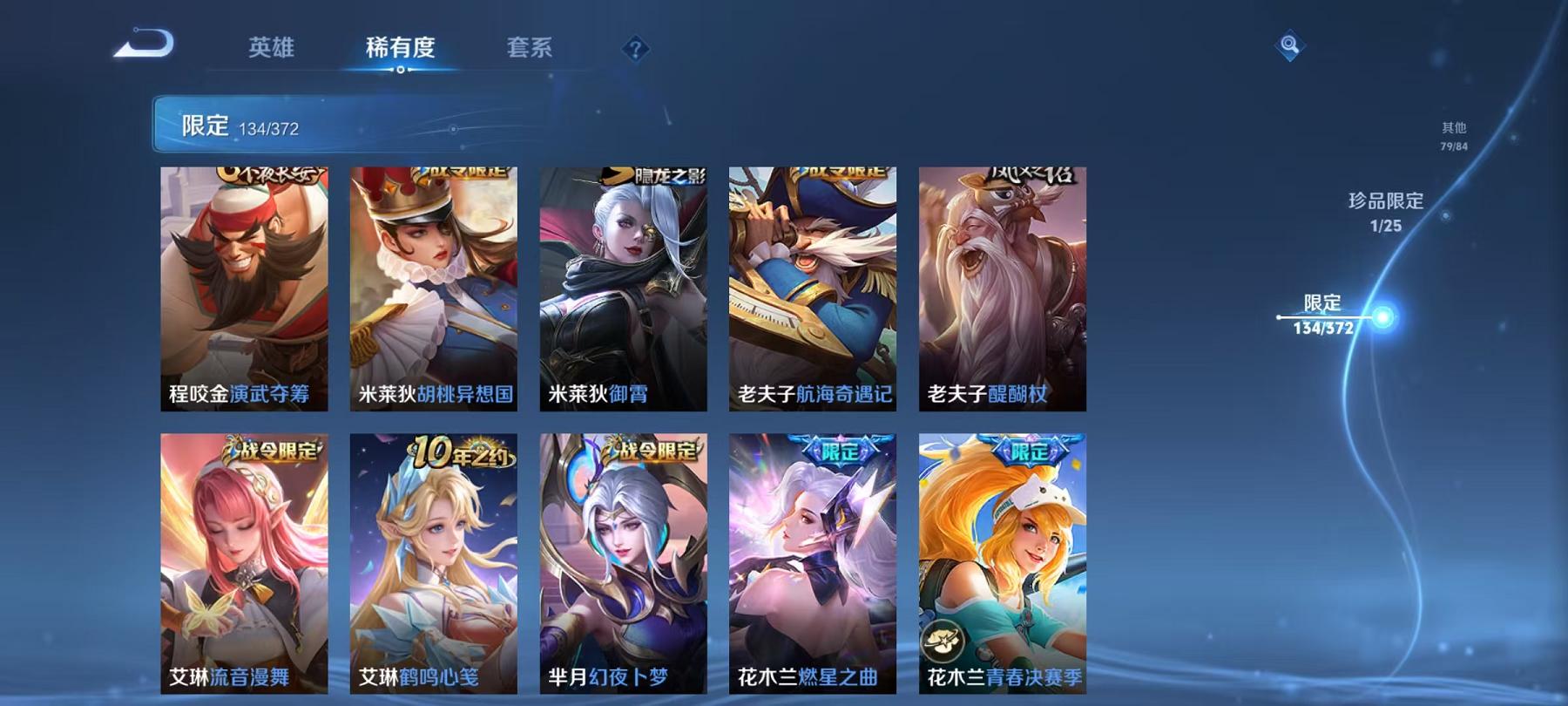Open the 米莱狄胡桃异想国 skin
The height and width of the screenshot is (706, 1568).
433,288
